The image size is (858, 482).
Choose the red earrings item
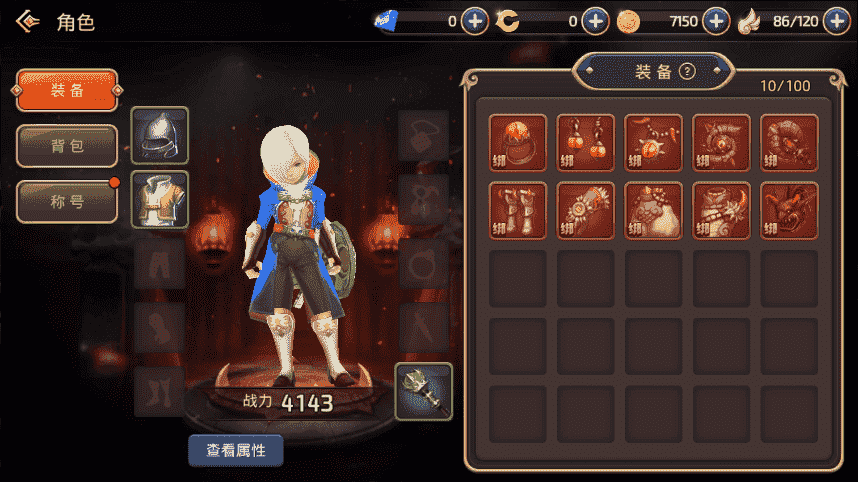coord(586,143)
